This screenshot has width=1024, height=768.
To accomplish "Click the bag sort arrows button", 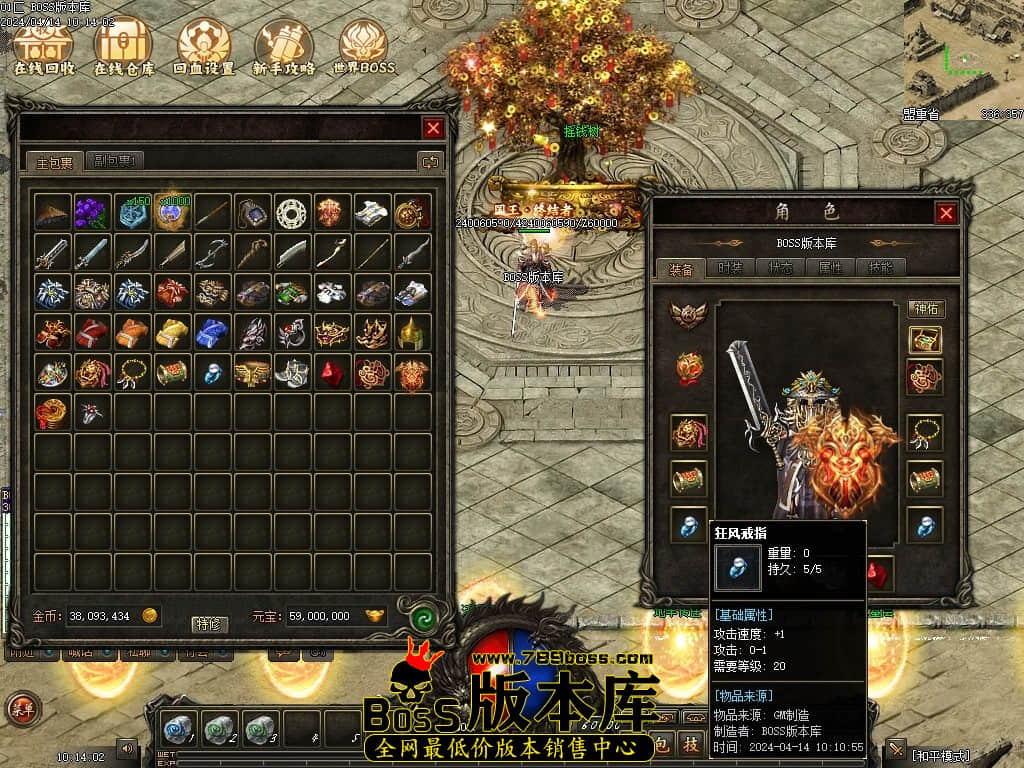I will (429, 161).
